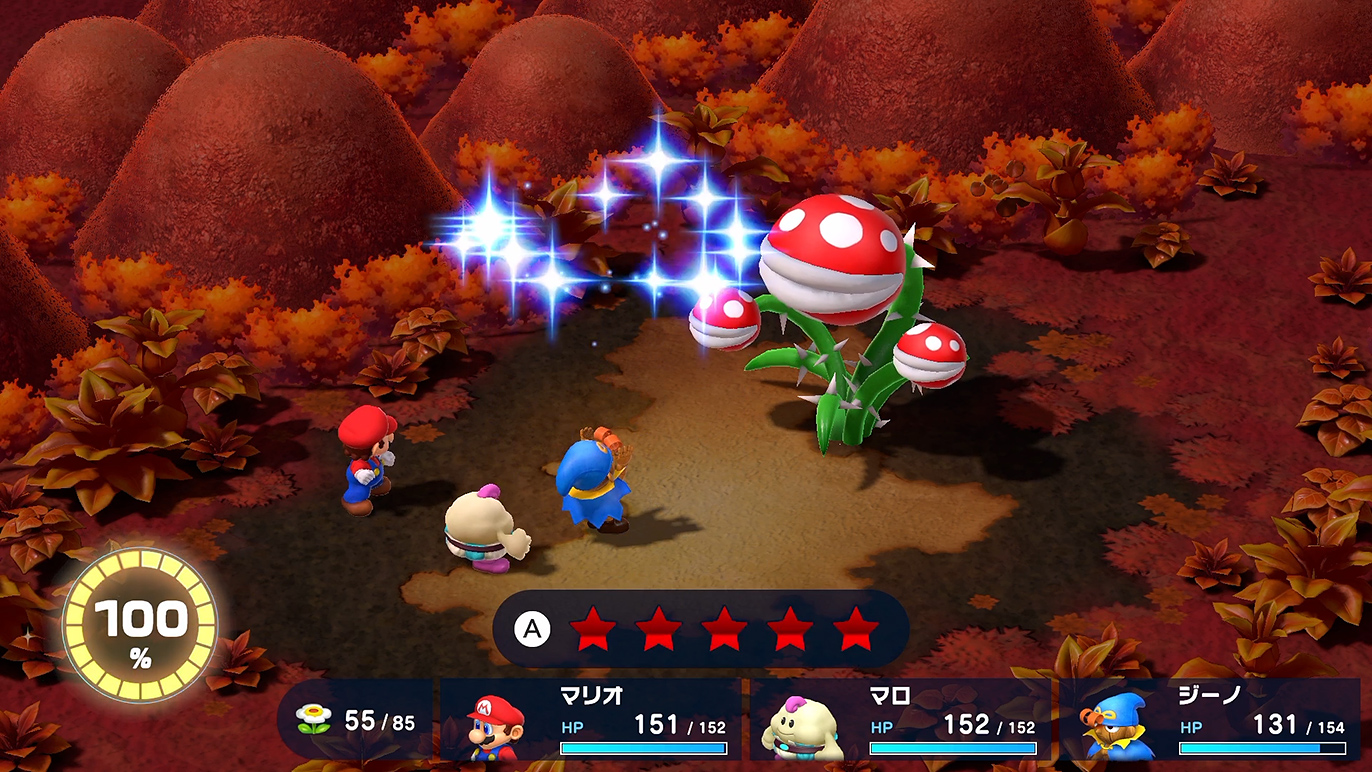Select the second red star in the action gauge

pyautogui.click(x=661, y=629)
